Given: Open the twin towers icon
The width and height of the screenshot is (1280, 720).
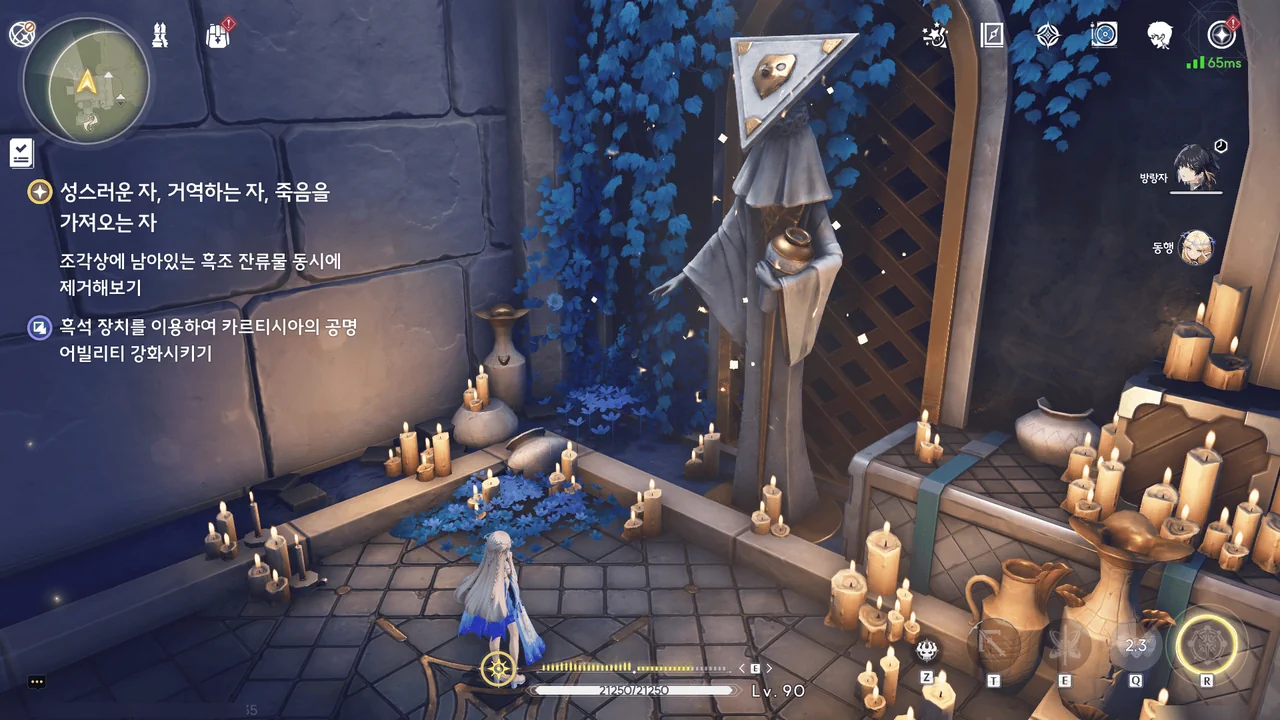Looking at the screenshot, I should (x=159, y=35).
